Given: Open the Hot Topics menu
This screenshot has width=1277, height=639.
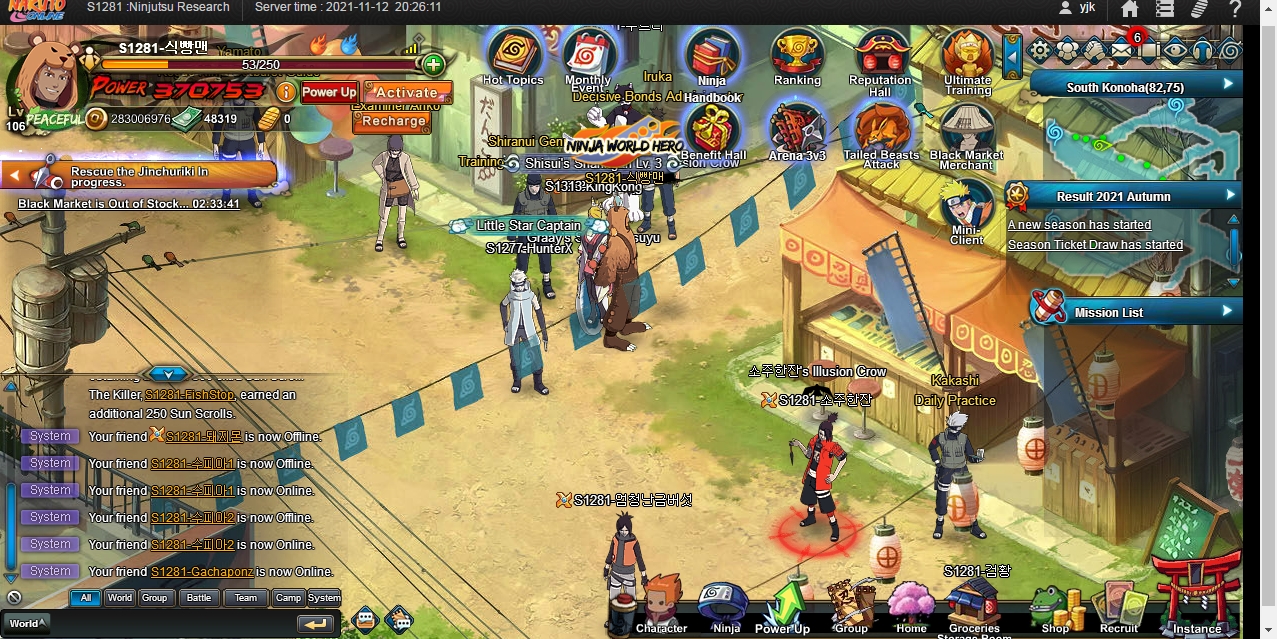Looking at the screenshot, I should tap(513, 53).
